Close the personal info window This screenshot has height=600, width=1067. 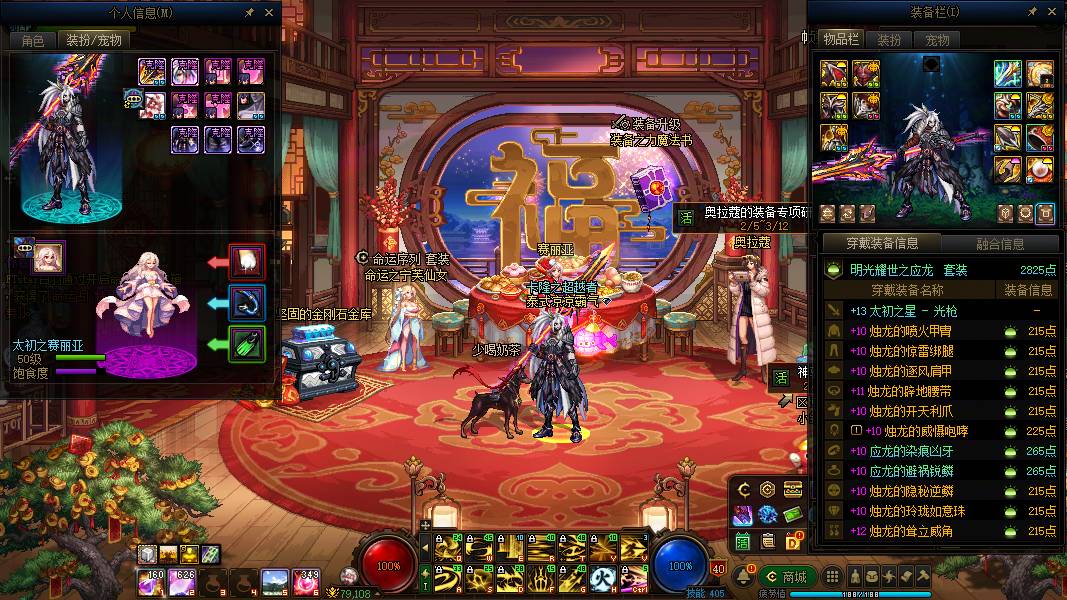point(269,13)
